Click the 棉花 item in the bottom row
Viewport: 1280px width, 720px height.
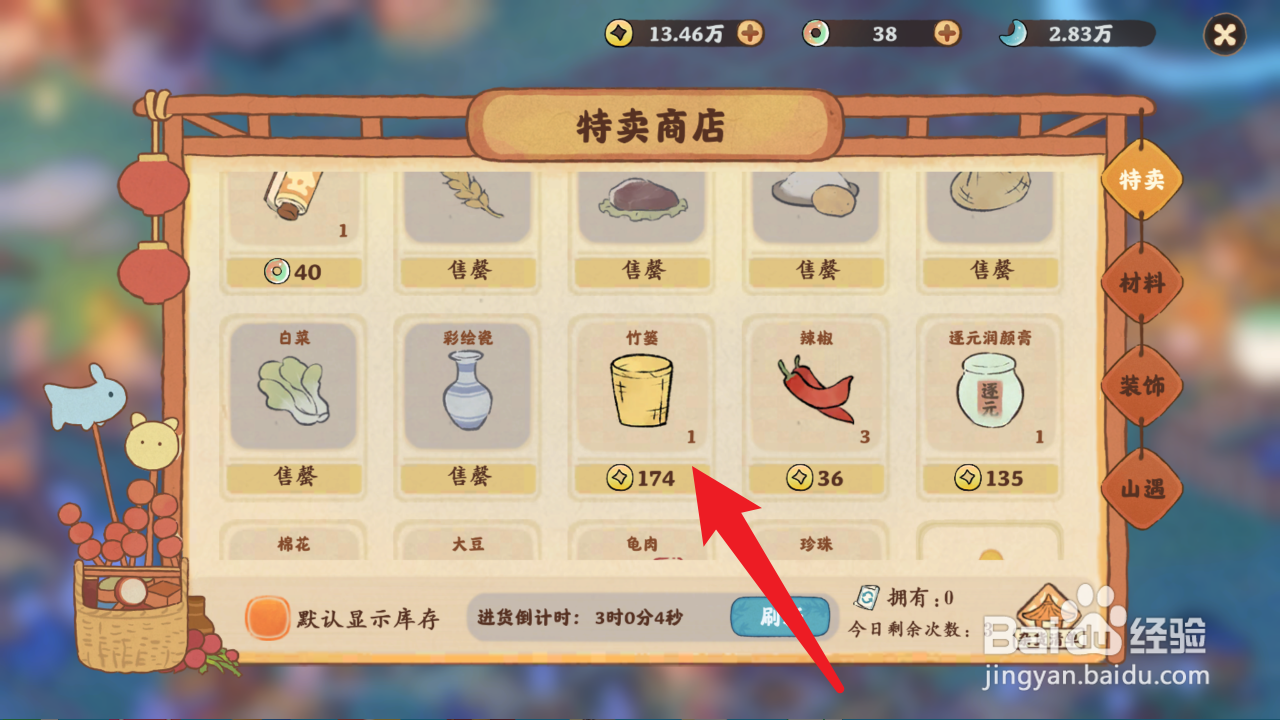point(292,545)
